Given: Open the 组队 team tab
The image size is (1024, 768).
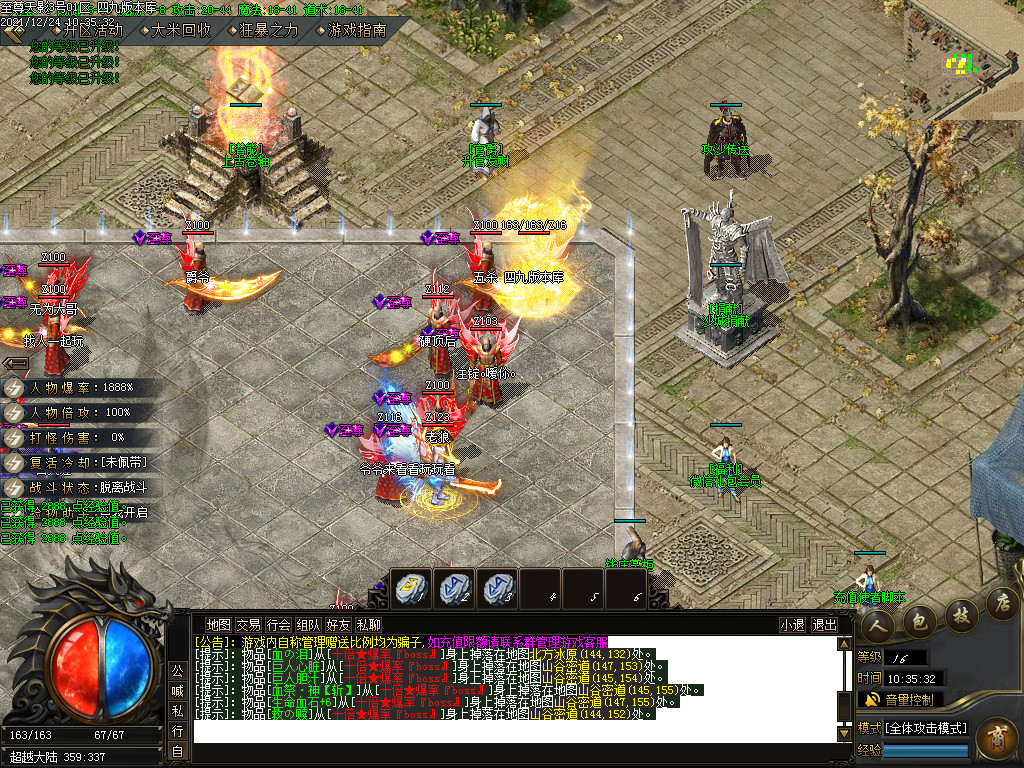Looking at the screenshot, I should [308, 625].
